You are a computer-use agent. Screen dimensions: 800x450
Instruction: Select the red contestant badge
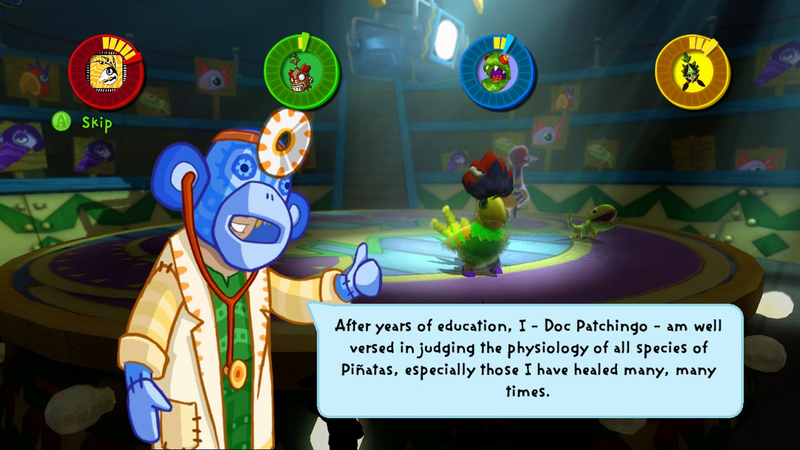pyautogui.click(x=106, y=69)
